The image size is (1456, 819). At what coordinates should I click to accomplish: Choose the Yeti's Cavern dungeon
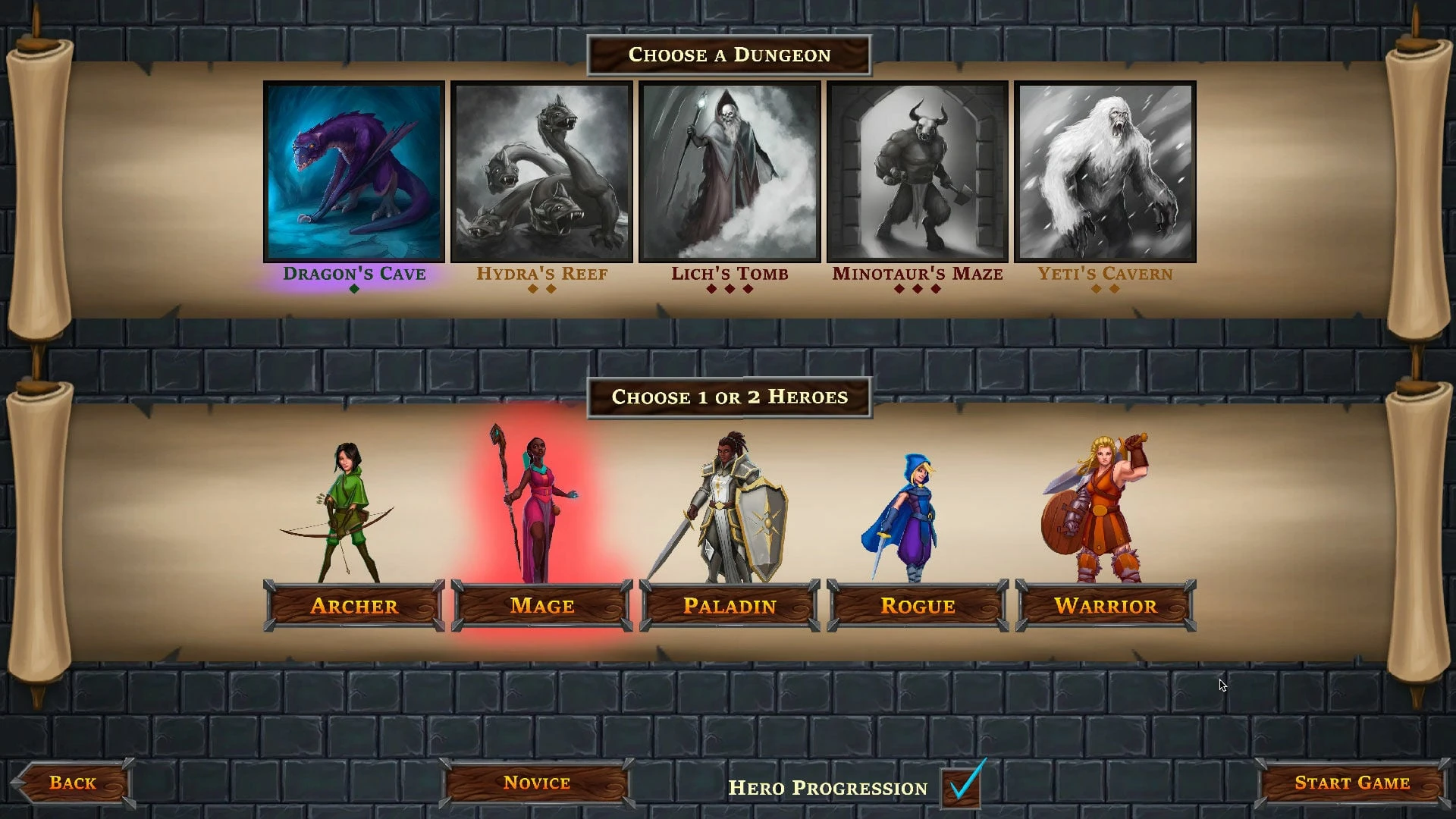pos(1105,172)
